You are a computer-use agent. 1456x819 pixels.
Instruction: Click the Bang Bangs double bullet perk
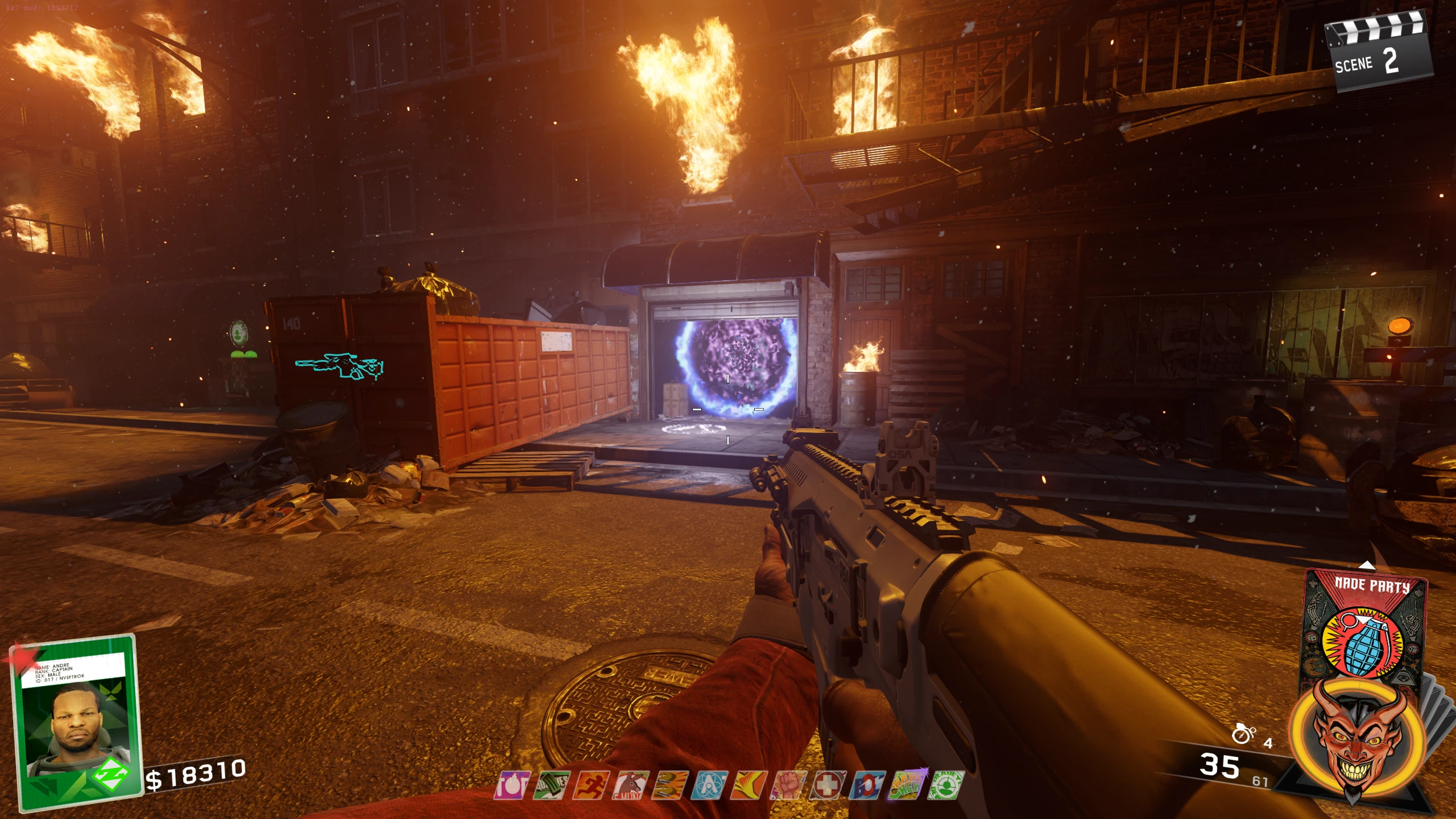point(669,785)
